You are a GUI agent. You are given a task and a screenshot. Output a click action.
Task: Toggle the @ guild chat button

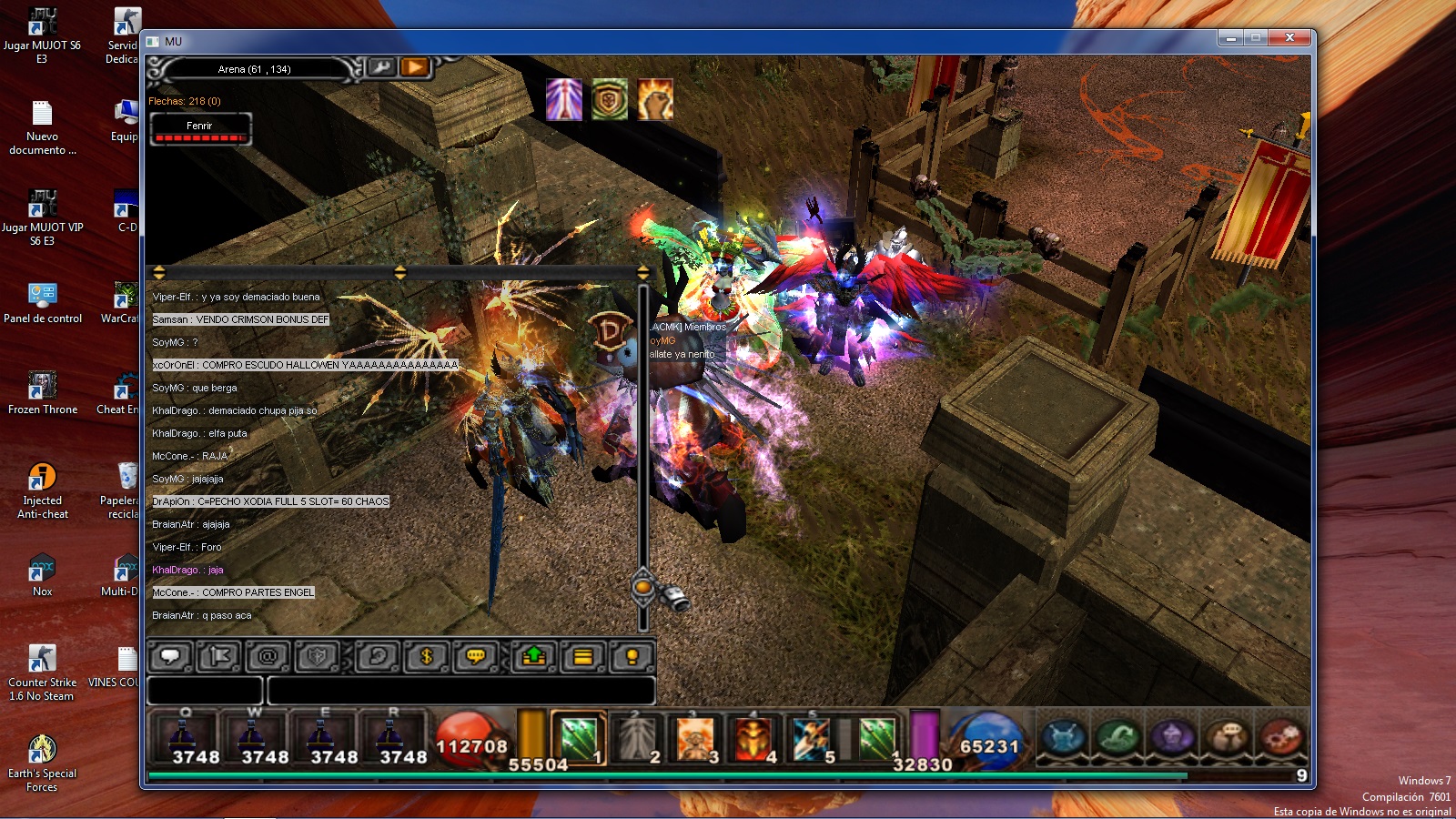tap(268, 656)
